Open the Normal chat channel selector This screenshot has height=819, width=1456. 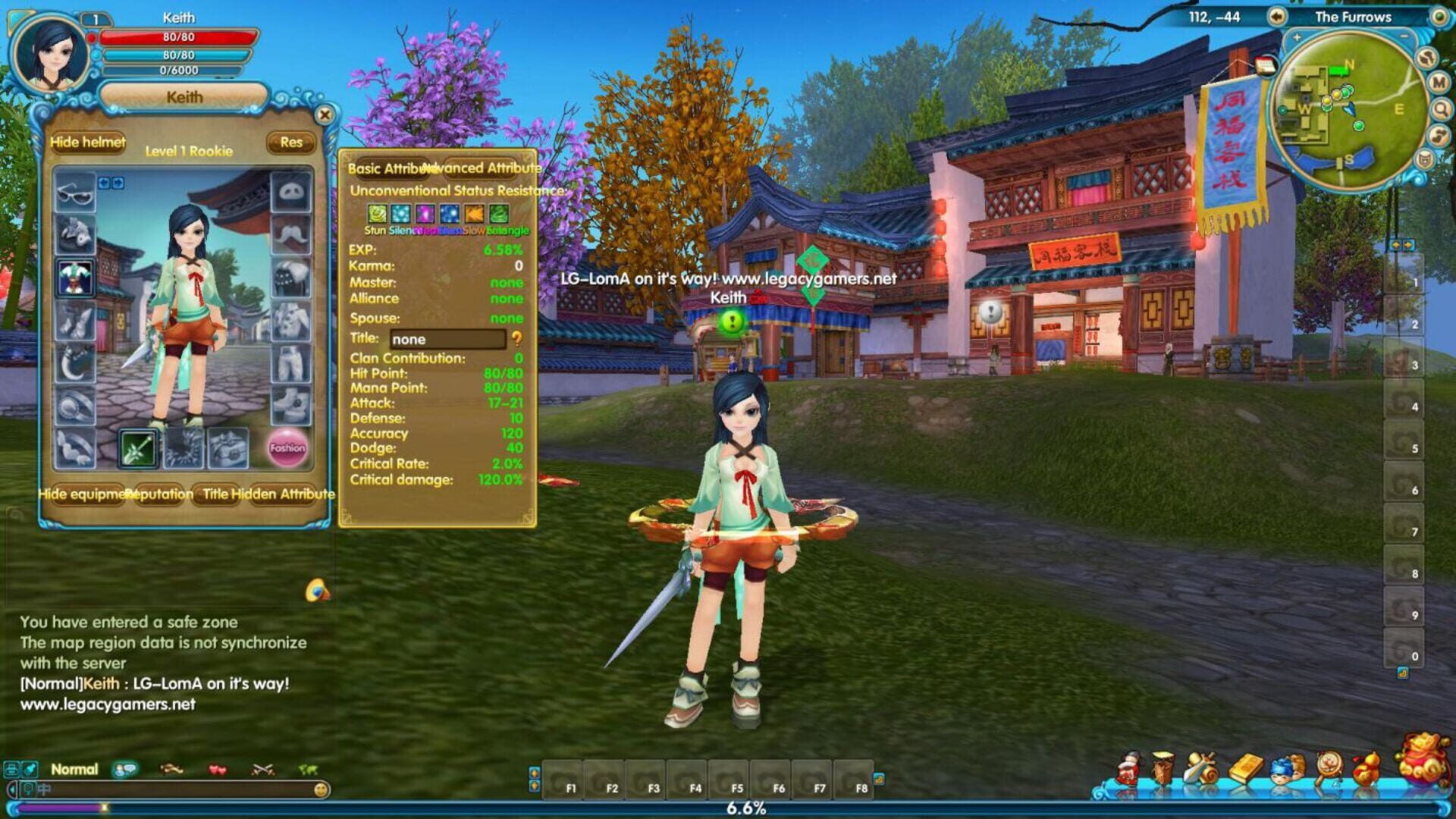pos(74,768)
